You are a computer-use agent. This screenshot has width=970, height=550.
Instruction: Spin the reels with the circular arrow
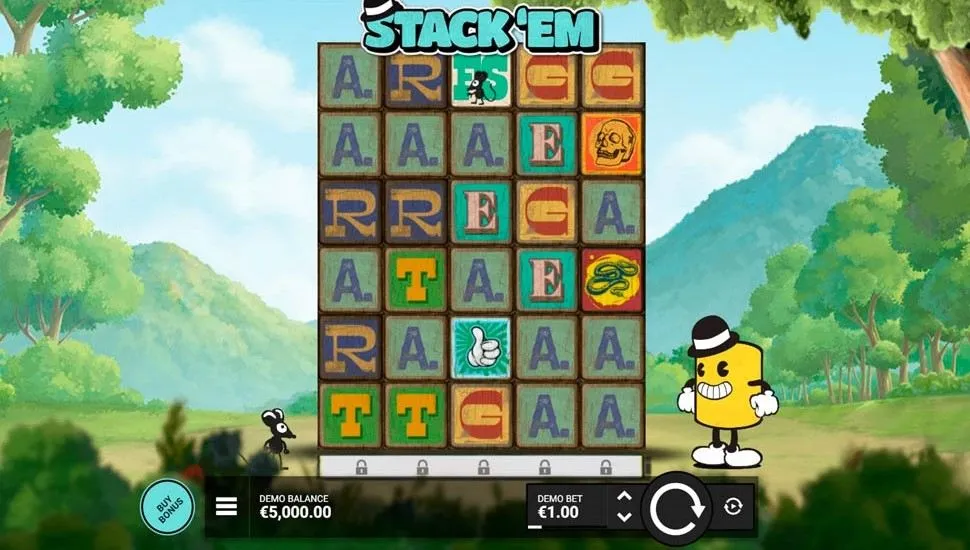coord(676,508)
